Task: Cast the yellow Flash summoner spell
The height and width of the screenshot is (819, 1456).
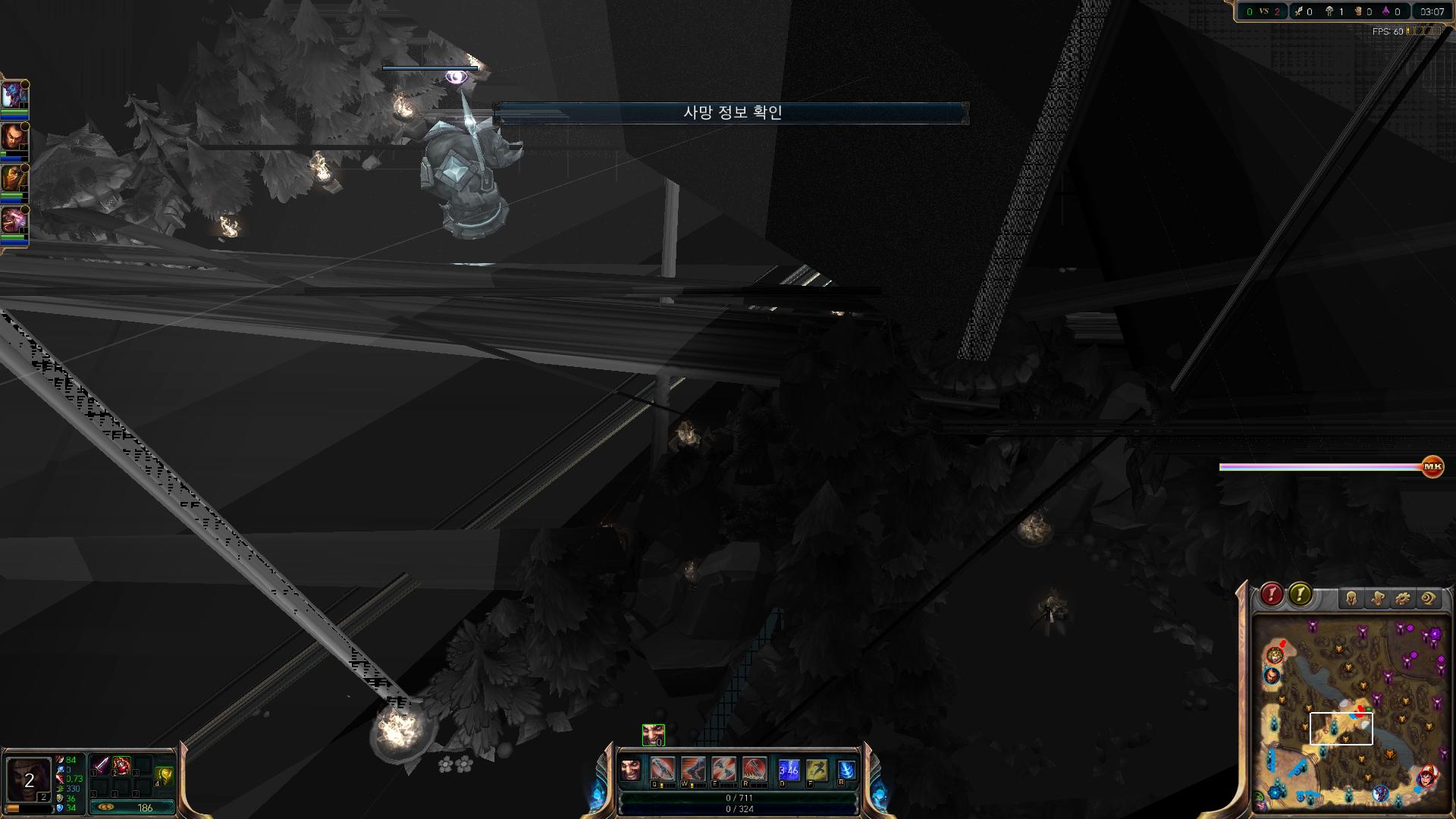Action: 817,770
